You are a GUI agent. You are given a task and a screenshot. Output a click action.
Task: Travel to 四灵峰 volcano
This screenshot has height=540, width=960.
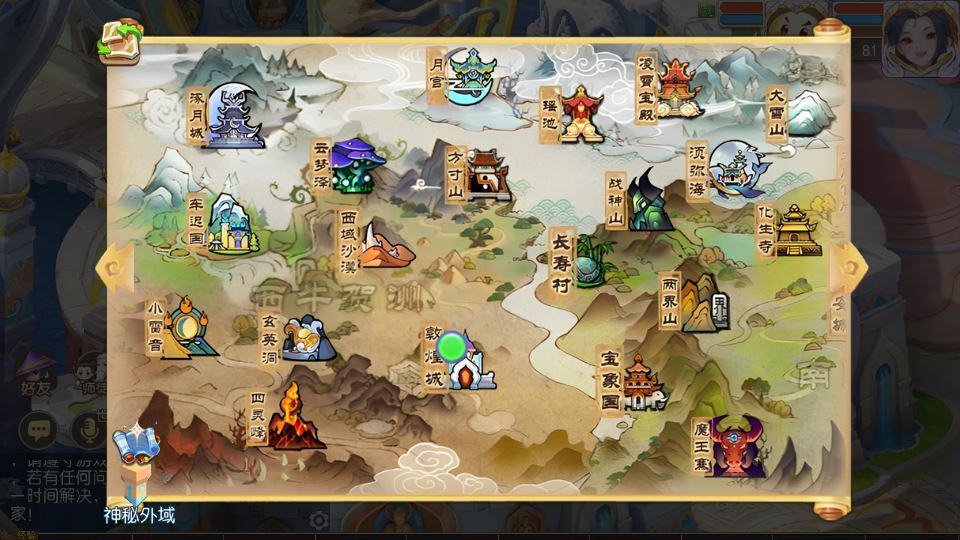click(x=293, y=416)
